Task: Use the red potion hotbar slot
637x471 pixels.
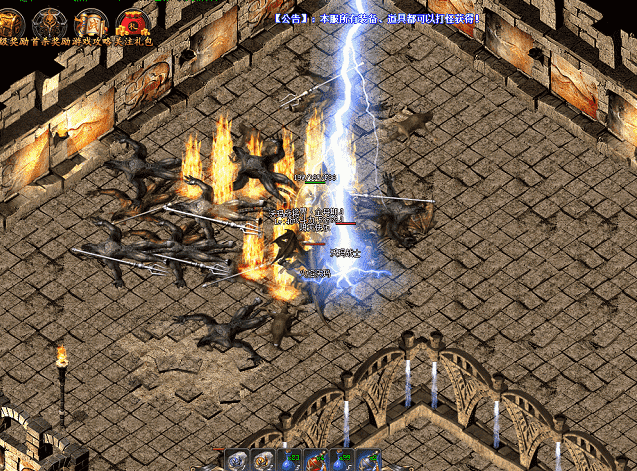Action: 316,460
